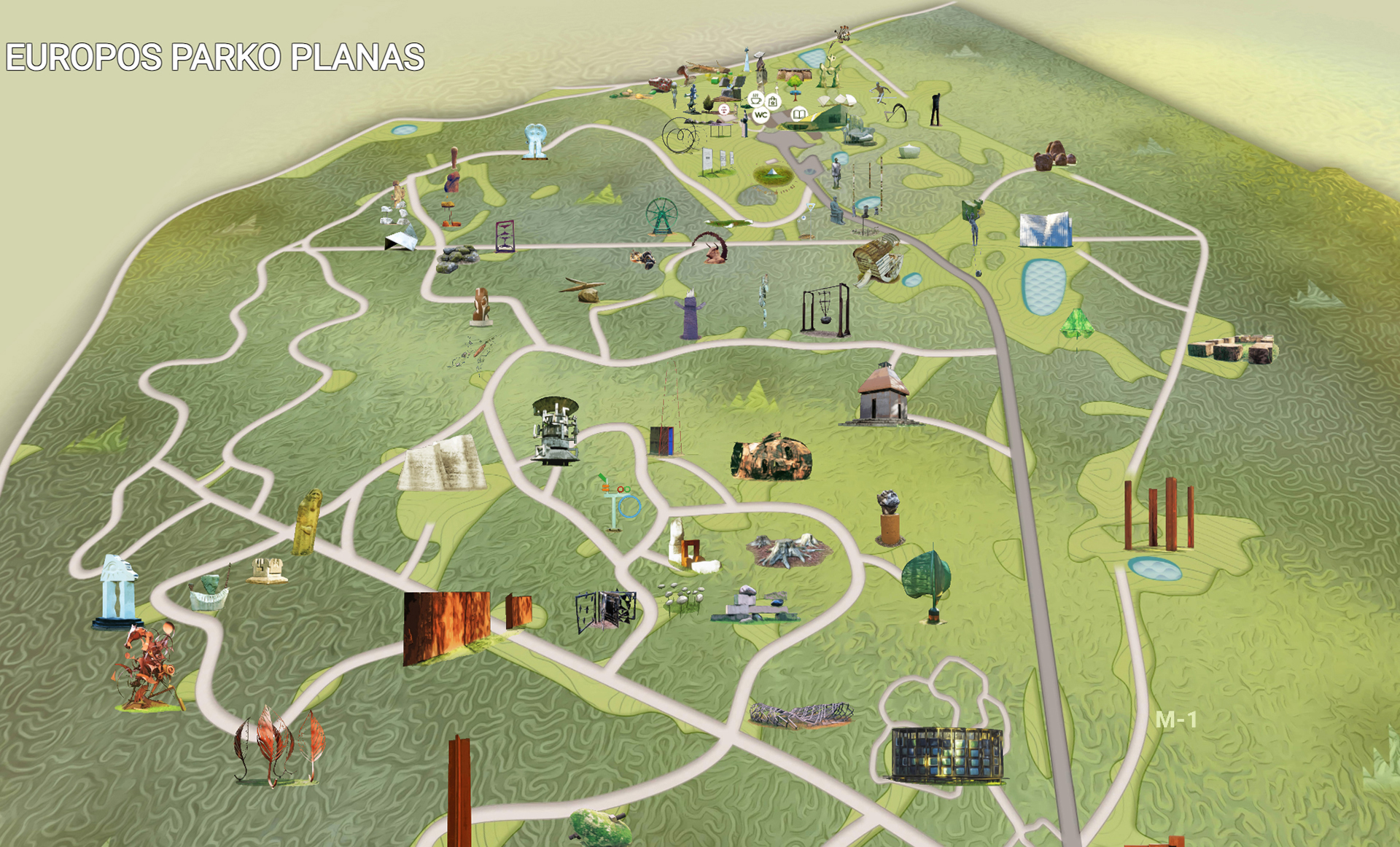Open the shopping bag gift shop marker
This screenshot has width=1400, height=847.
click(773, 101)
